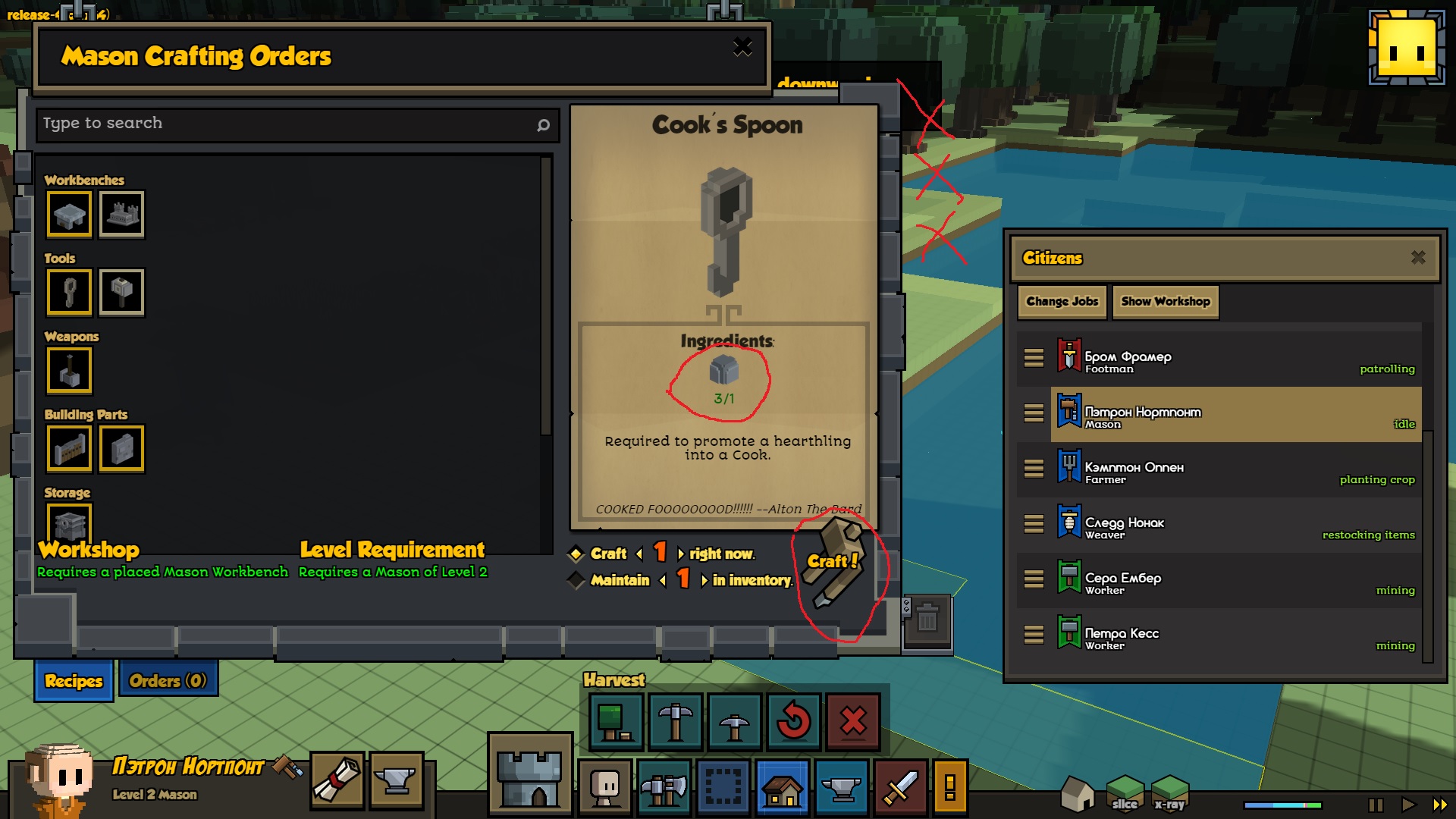Hit the Craft! hammer button
This screenshot has height=819, width=1456.
click(833, 563)
